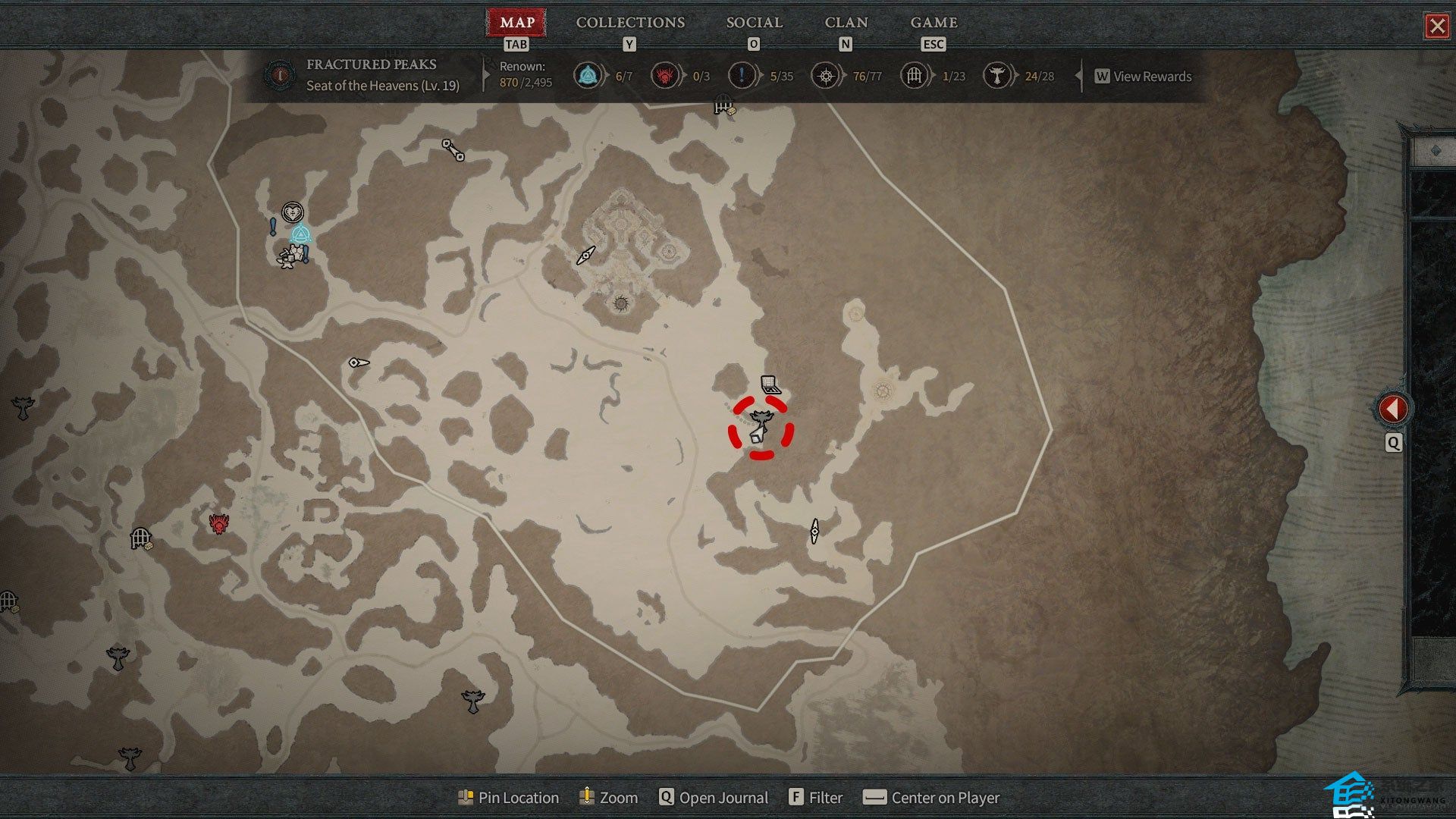1456x819 pixels.
Task: Select the blue waypoint marker on the map
Action: coord(301,235)
